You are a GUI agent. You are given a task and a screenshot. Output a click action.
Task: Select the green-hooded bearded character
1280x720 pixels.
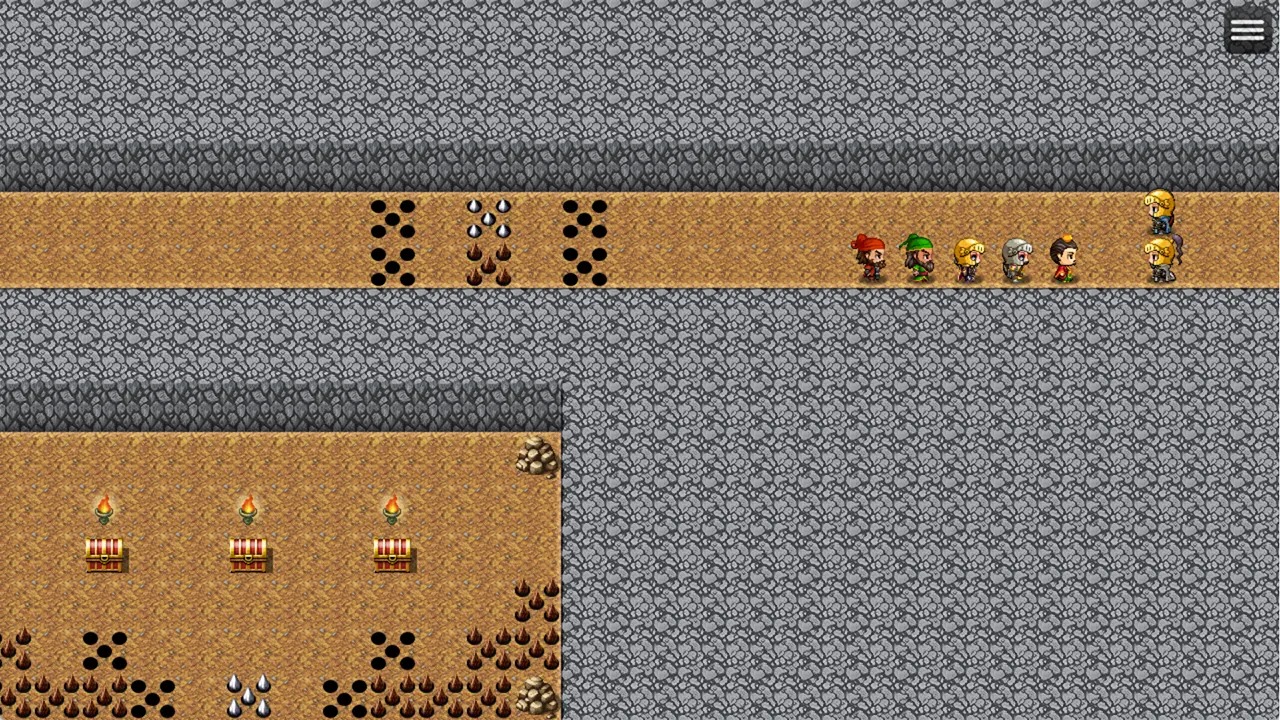tap(919, 258)
